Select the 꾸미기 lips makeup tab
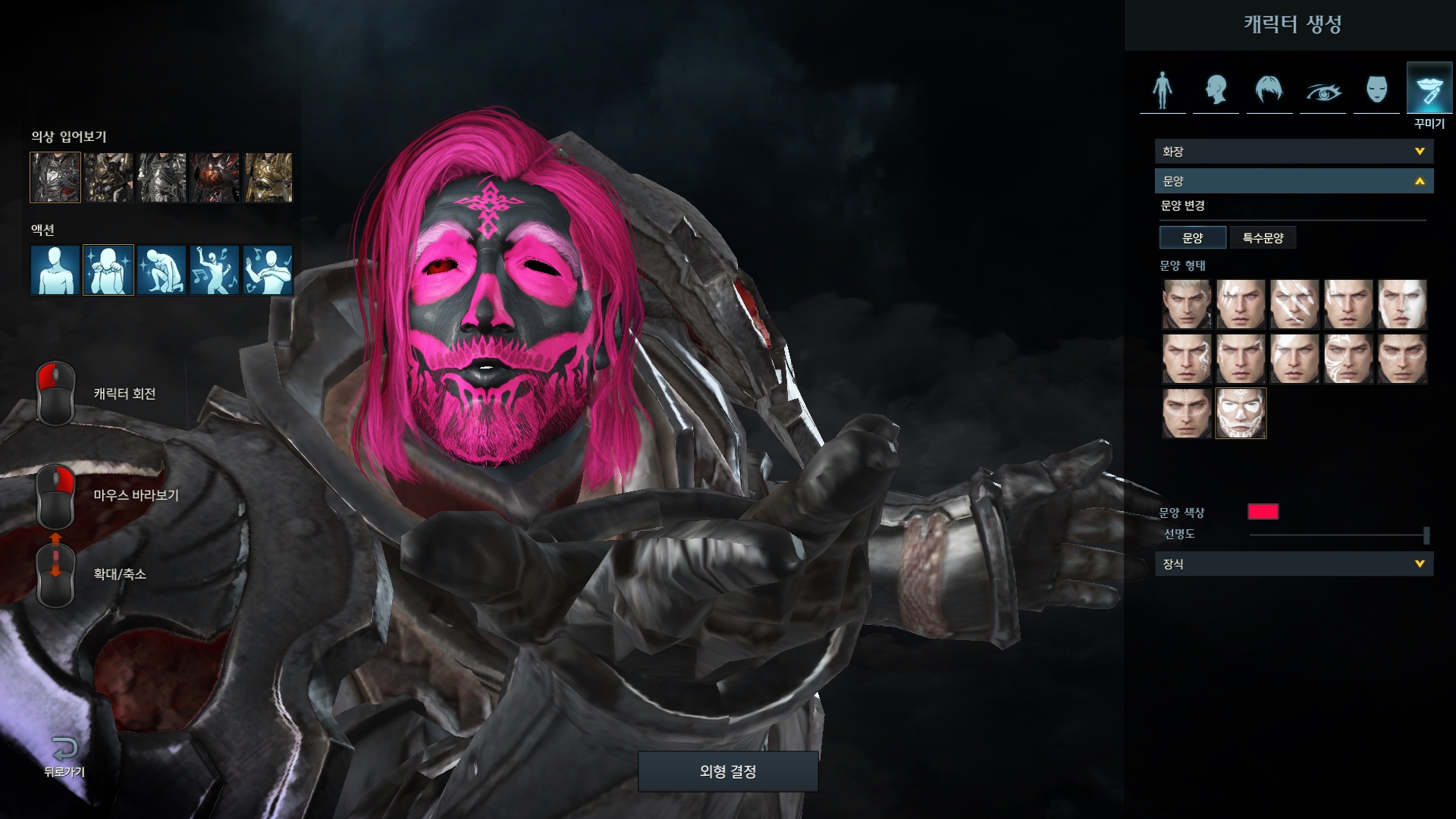The width and height of the screenshot is (1456, 819). point(1429,90)
